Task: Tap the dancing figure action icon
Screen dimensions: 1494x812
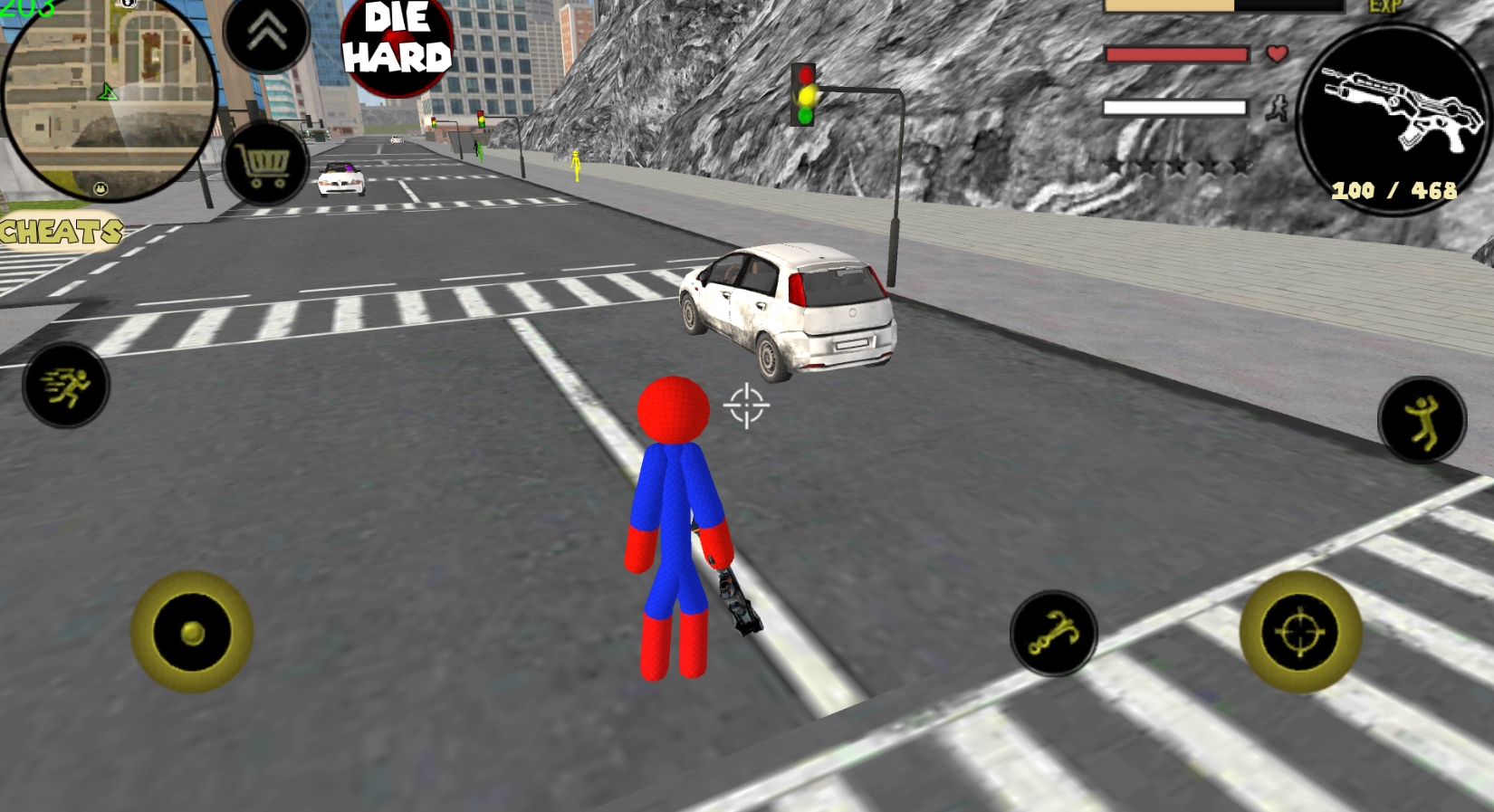Action: coord(1422,418)
